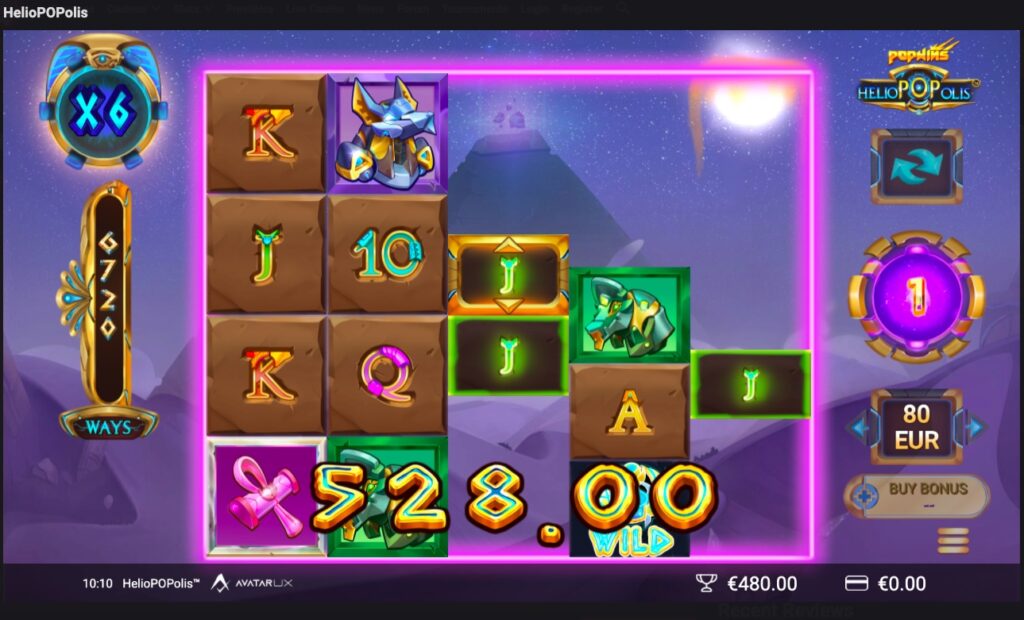Open the Buy Bonus option
1024x620 pixels.
pyautogui.click(x=917, y=494)
